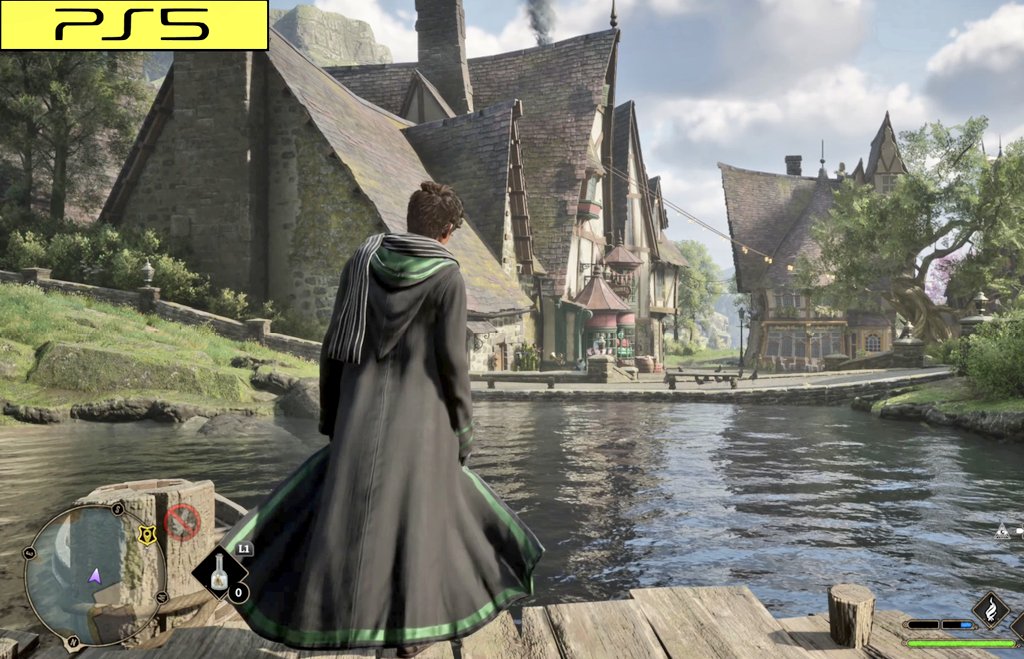Select the potion bottle item slot
Viewport: 1024px width, 659px height.
pyautogui.click(x=219, y=572)
